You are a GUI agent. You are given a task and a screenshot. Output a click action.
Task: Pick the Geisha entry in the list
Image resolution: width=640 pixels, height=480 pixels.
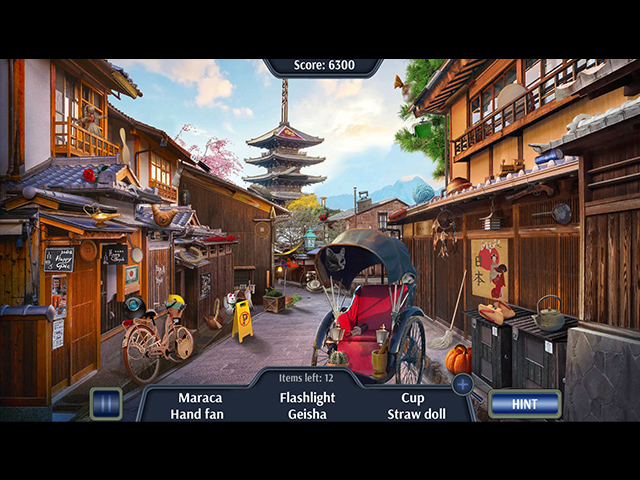tap(307, 414)
